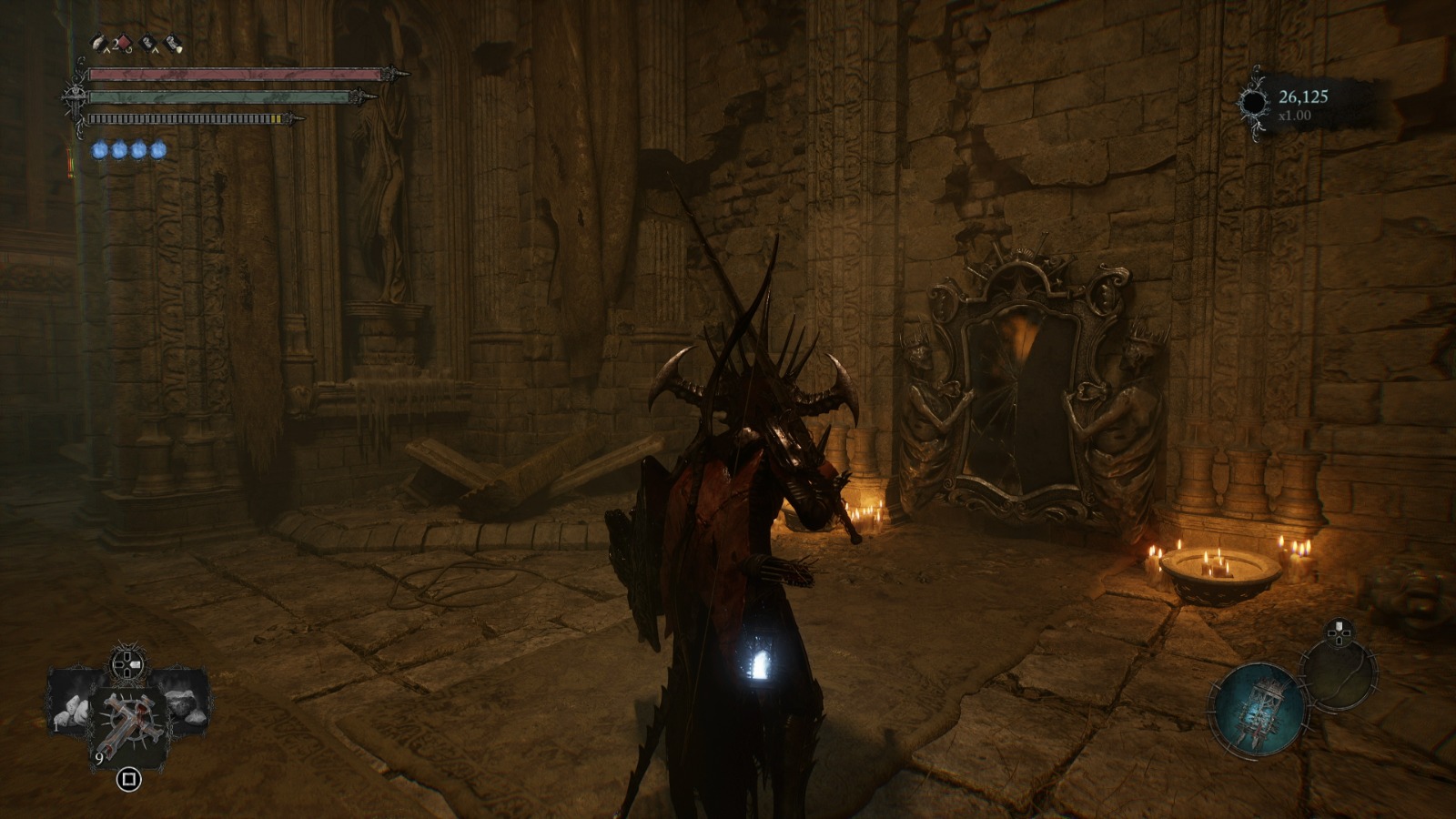Click the d-pad selector above the quick slots
The height and width of the screenshot is (819, 1456).
pos(126,662)
